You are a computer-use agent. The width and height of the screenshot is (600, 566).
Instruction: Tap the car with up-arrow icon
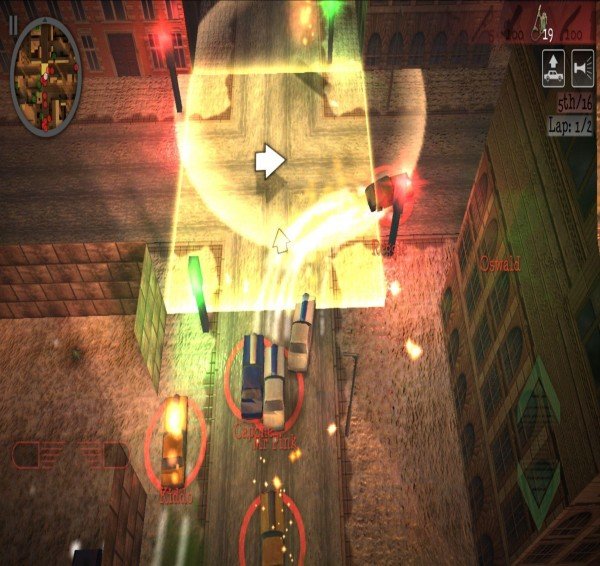tap(552, 69)
